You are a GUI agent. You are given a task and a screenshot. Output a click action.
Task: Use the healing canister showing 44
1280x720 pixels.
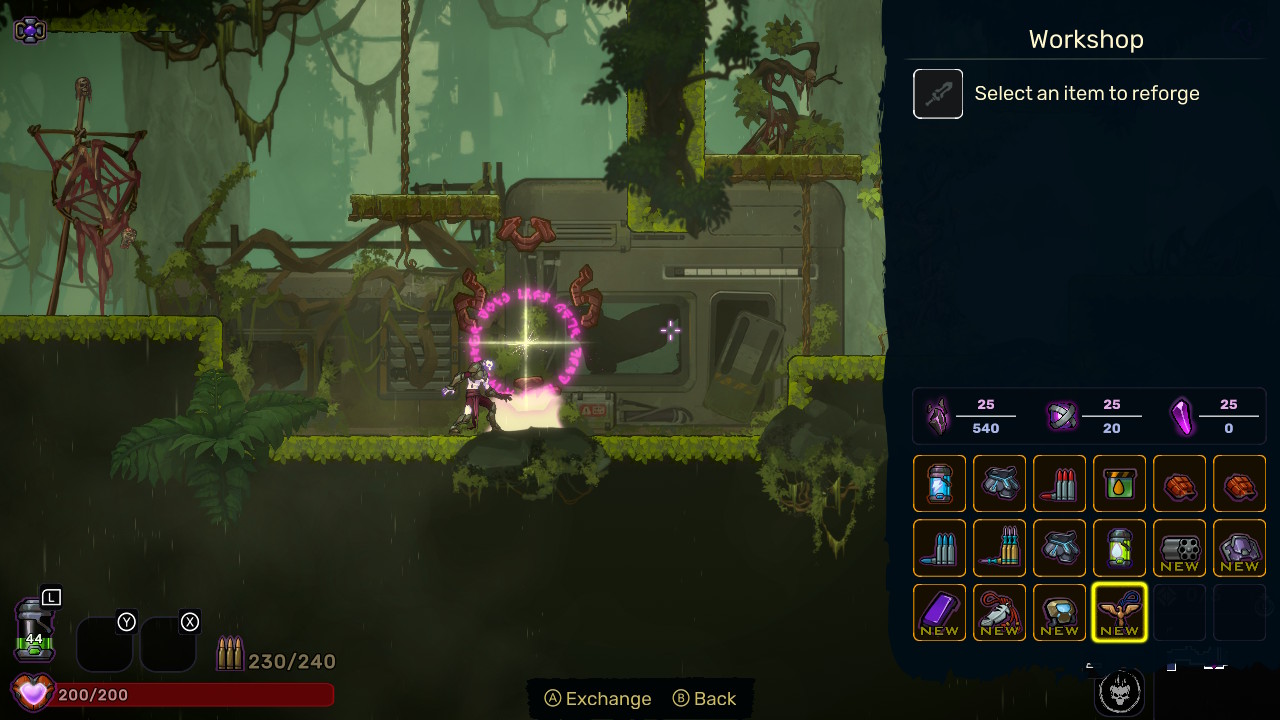tap(34, 630)
